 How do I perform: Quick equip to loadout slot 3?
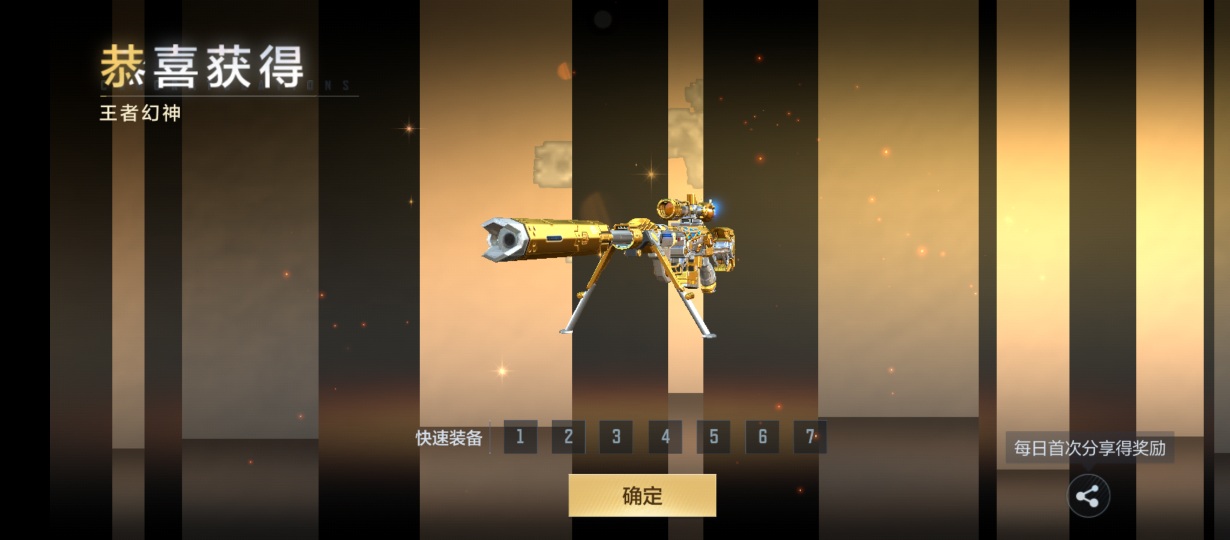pos(616,437)
